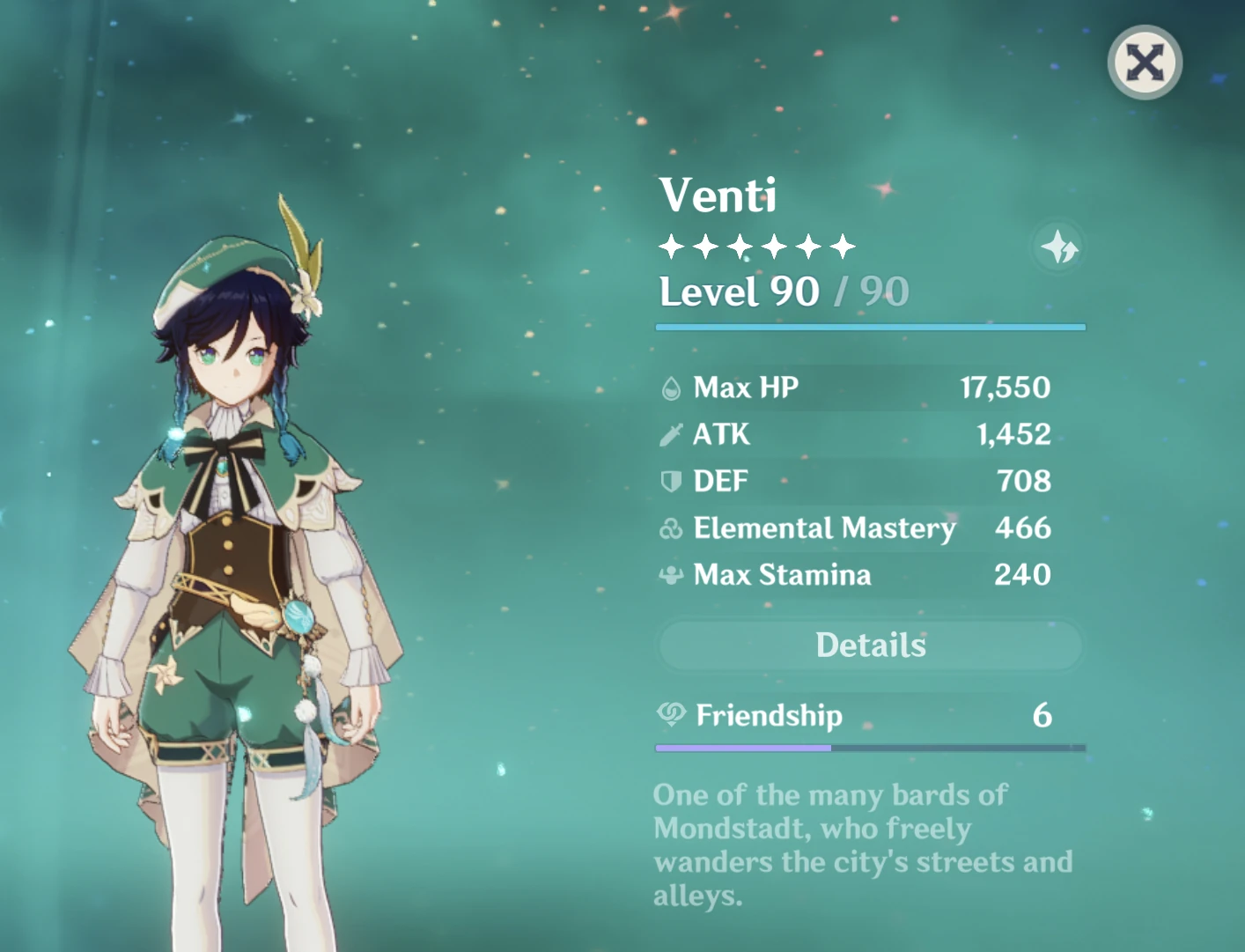Click the DEF shield icon

point(671,481)
